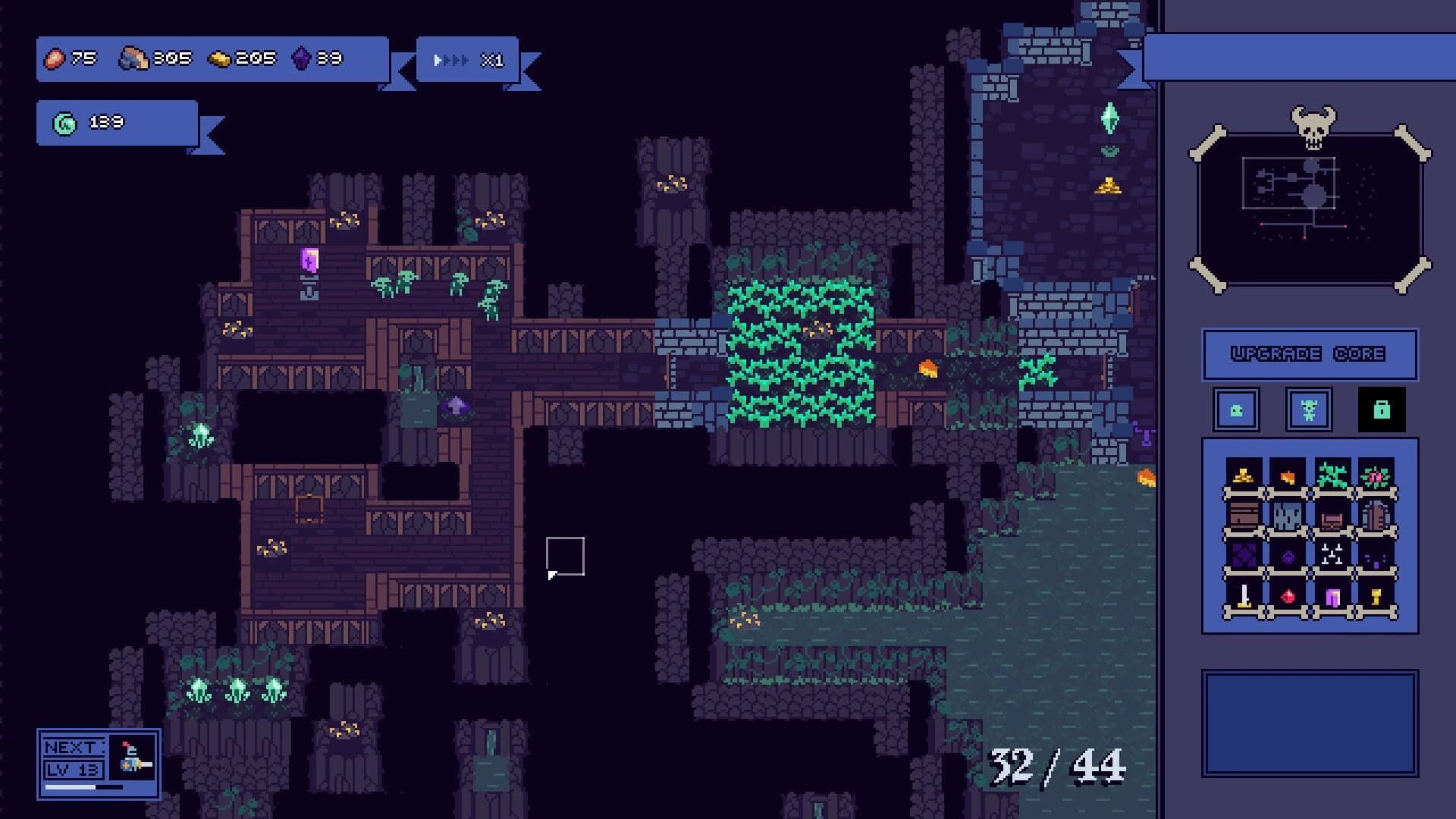Select the red potion build item
Viewport: 1456px width, 819px height.
coord(1288,596)
